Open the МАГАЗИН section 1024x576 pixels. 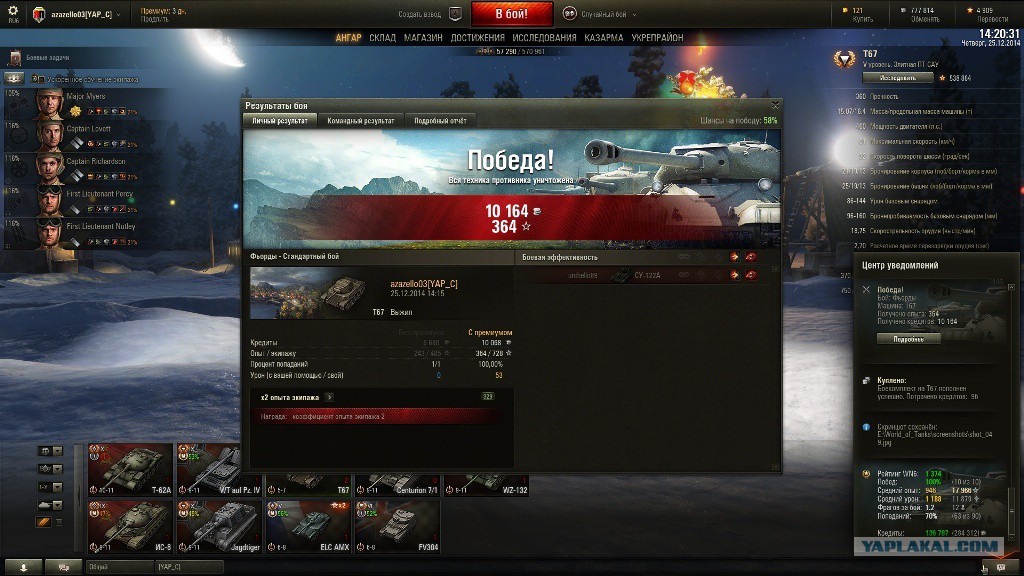[423, 37]
